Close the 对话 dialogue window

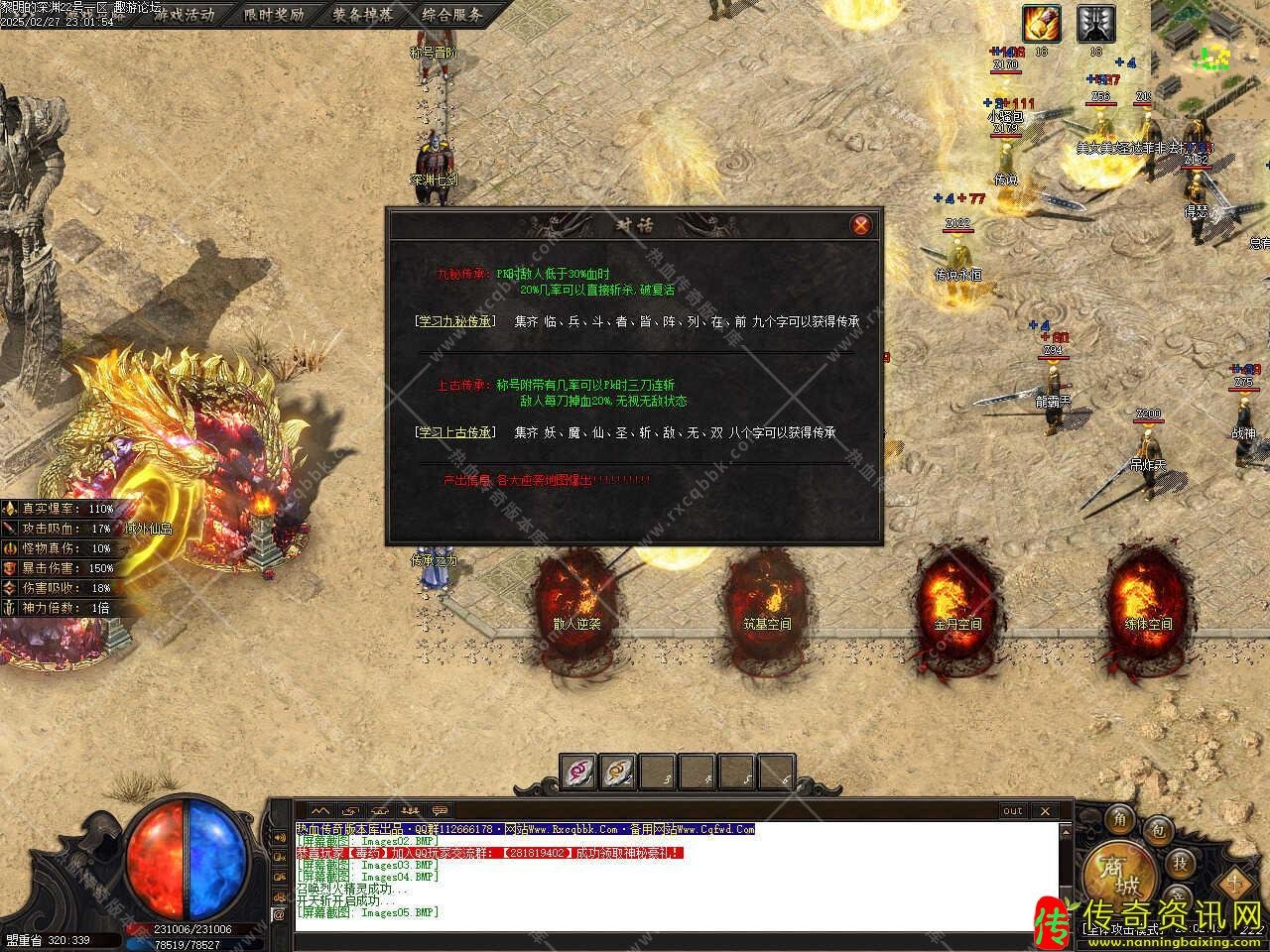coord(861,225)
